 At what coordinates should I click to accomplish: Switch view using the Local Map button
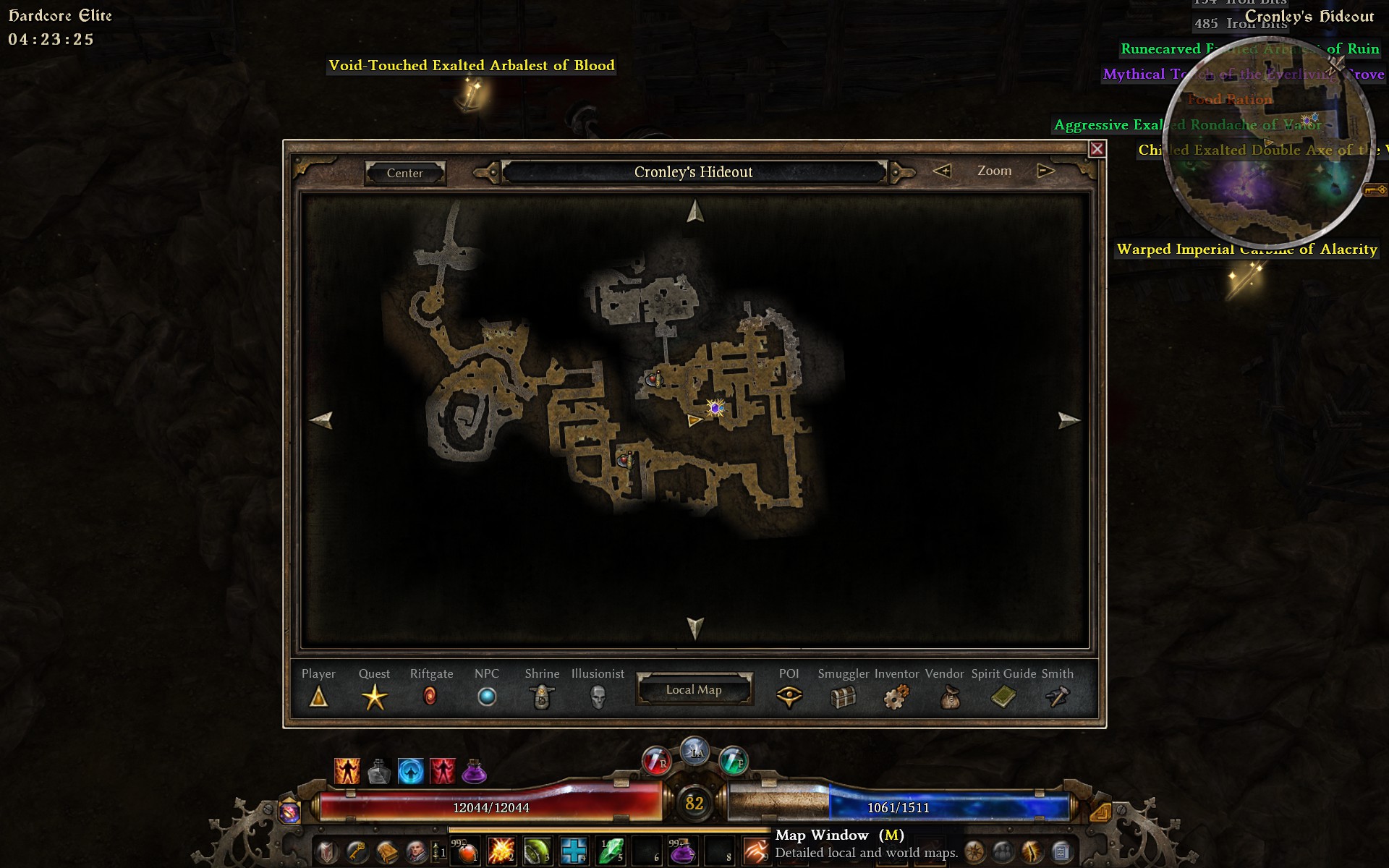(x=694, y=689)
